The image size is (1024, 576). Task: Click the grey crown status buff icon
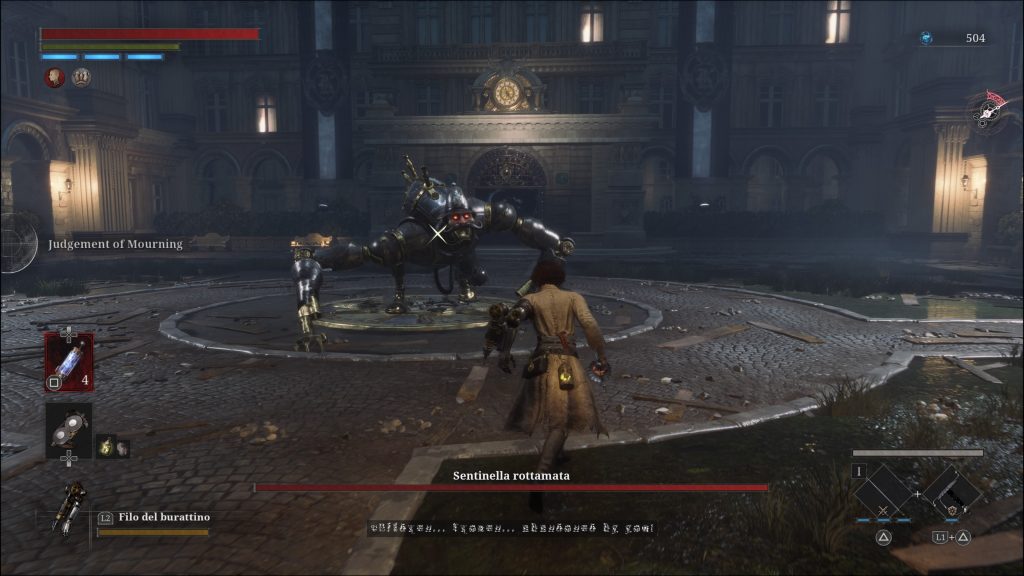pyautogui.click(x=81, y=77)
